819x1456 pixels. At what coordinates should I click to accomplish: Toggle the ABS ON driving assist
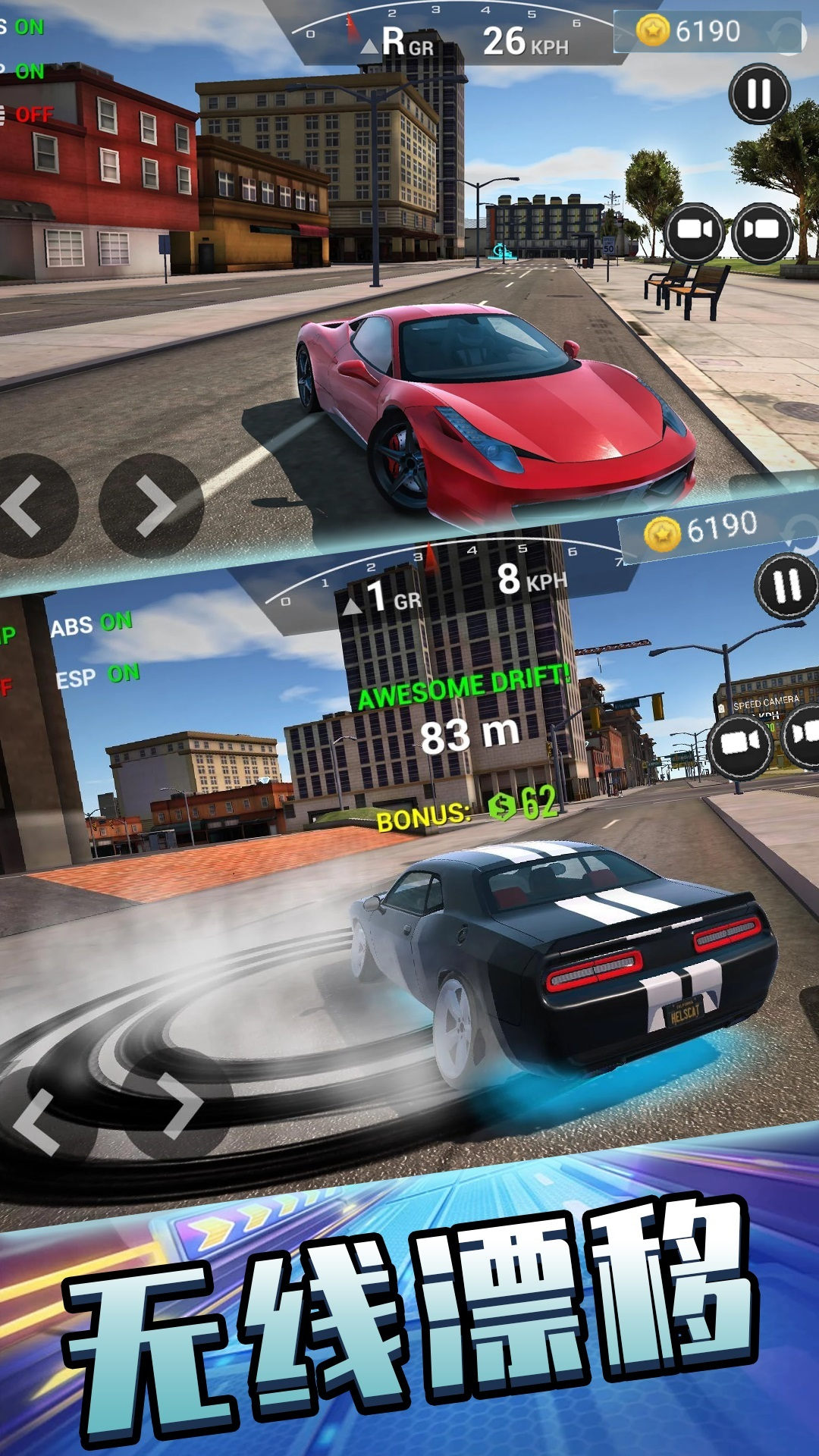(92, 625)
